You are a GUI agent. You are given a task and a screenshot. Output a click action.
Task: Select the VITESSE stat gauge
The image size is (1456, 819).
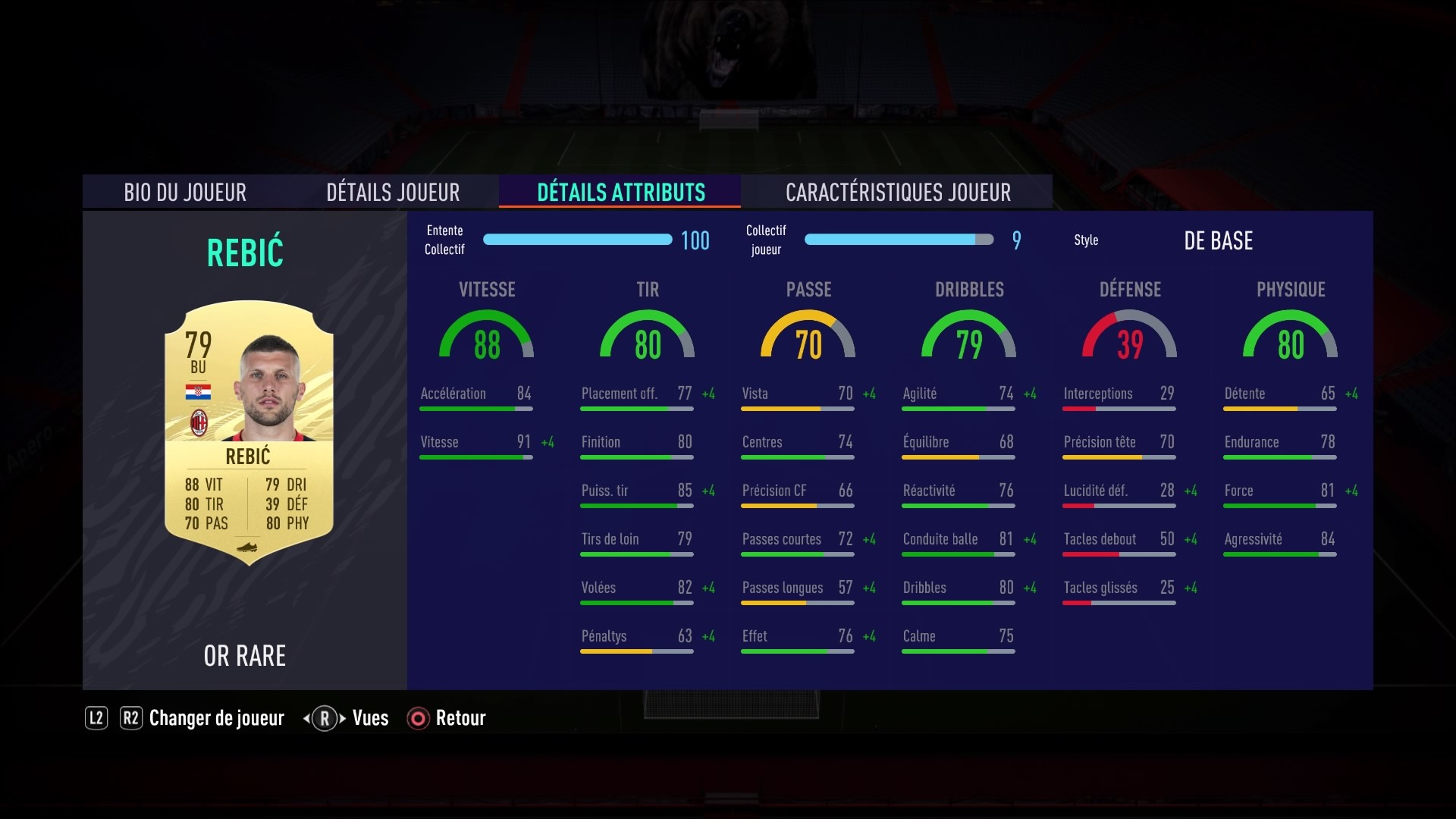point(486,336)
